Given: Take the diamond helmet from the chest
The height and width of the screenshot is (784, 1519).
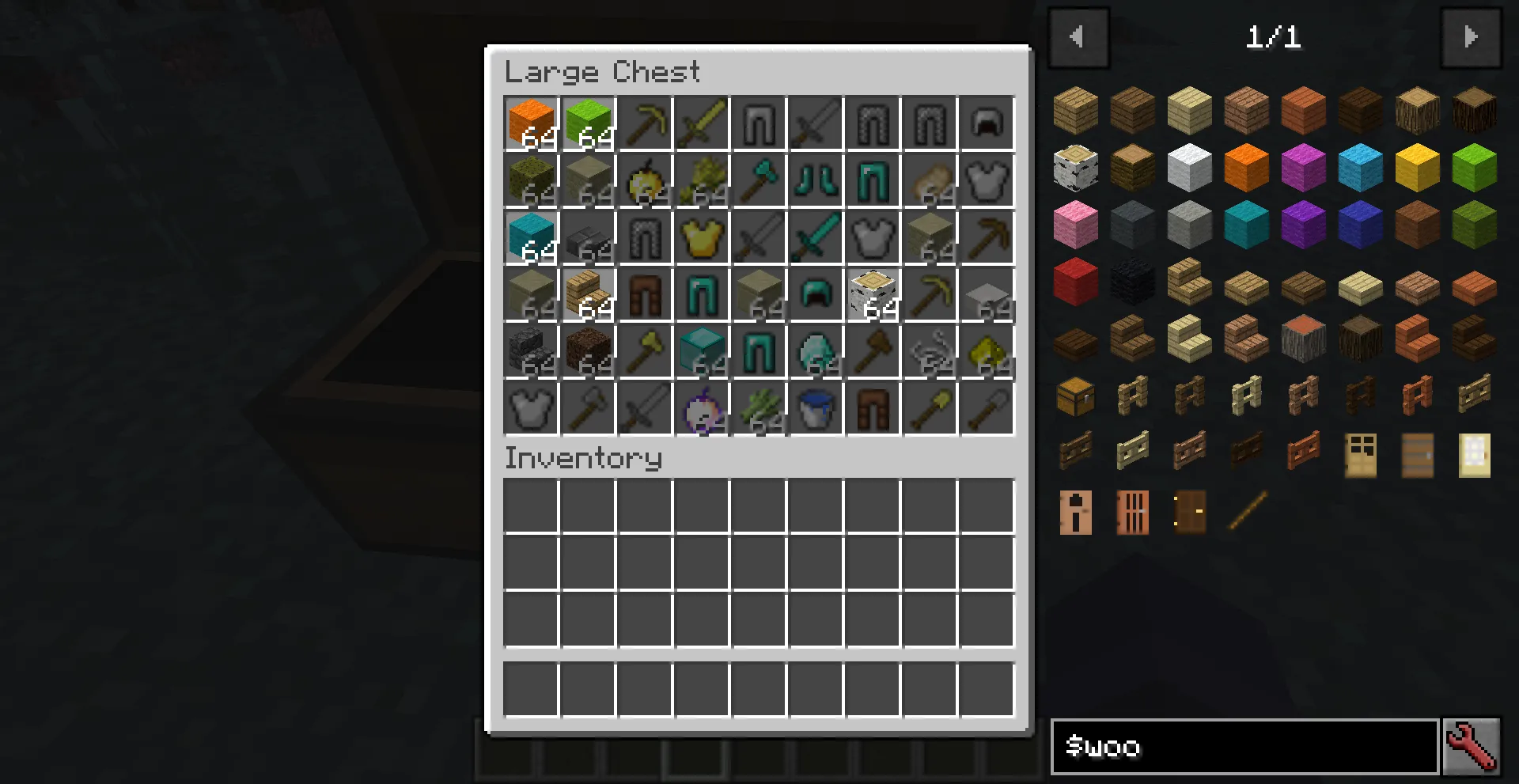Looking at the screenshot, I should (x=816, y=294).
